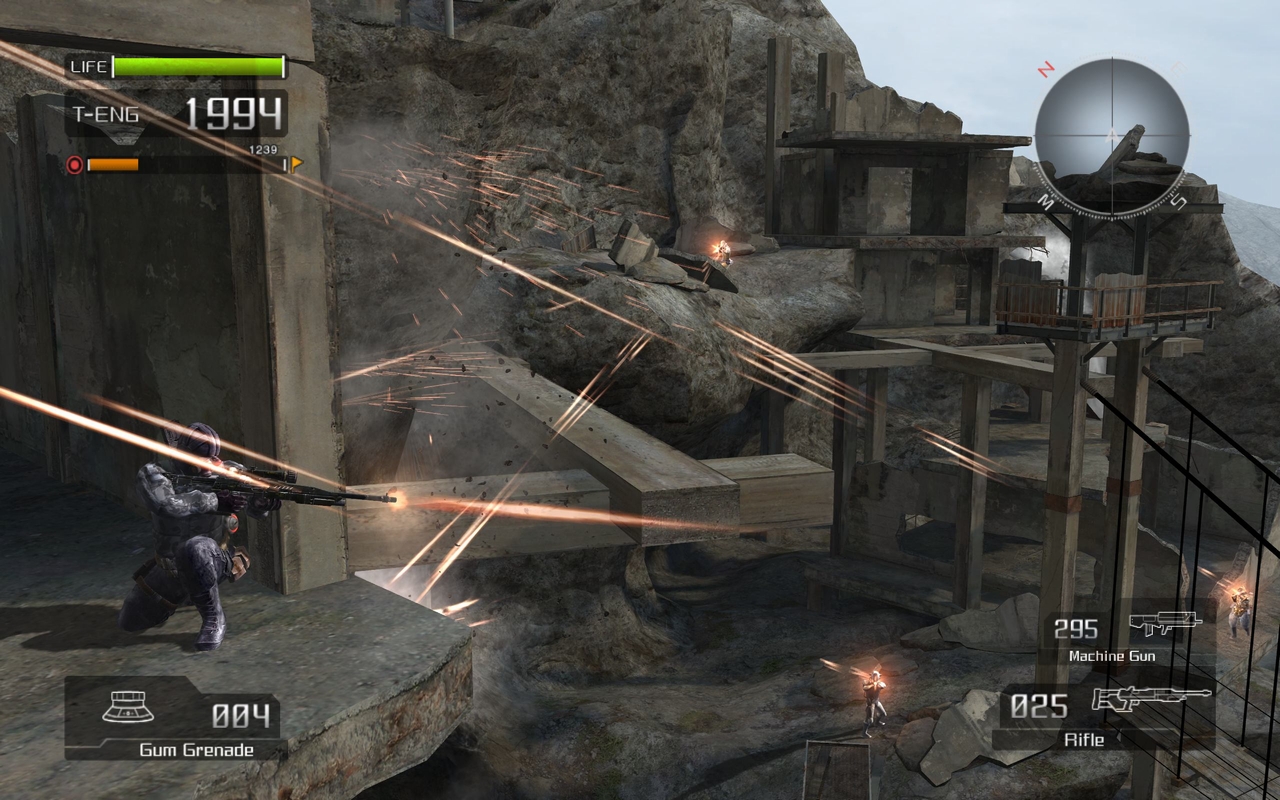1280x800 pixels.
Task: Switch to the Rifle weapon slot
Action: tap(1104, 714)
